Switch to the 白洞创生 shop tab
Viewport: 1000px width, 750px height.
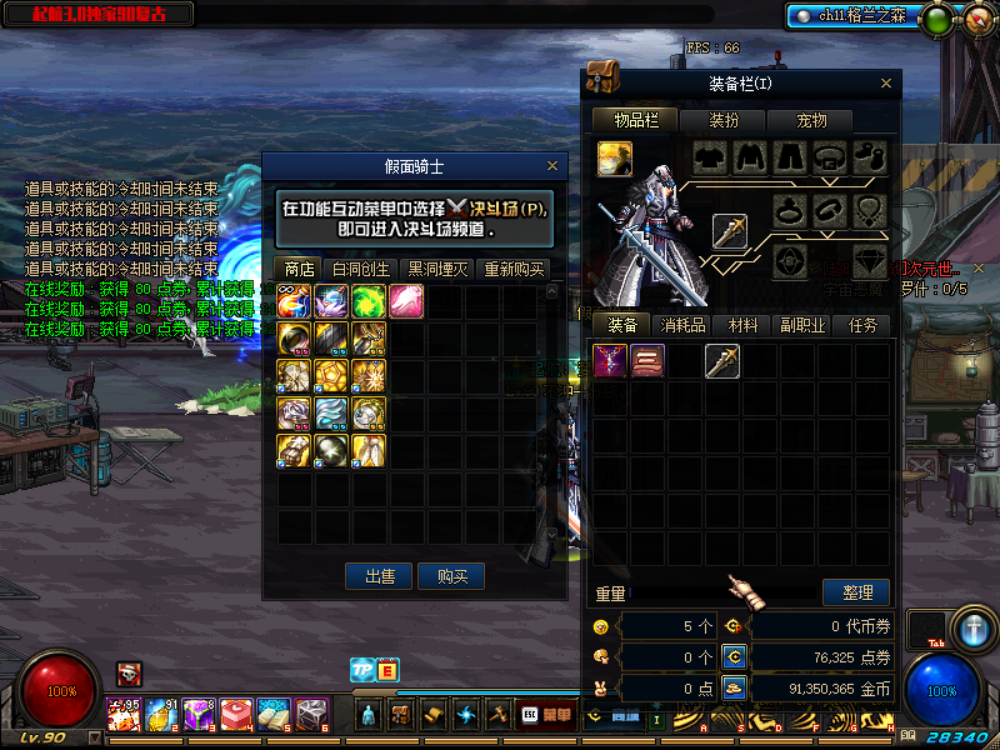point(360,270)
